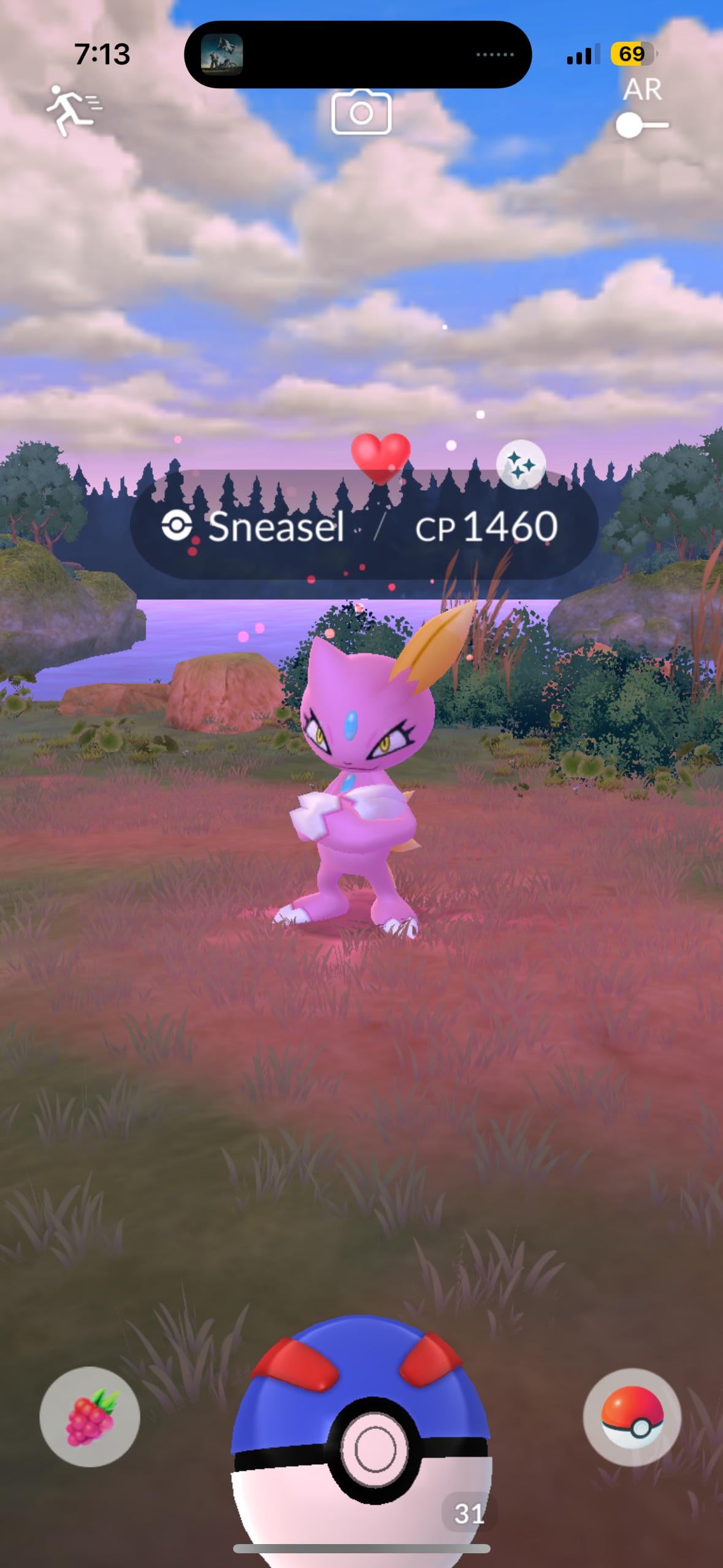Image resolution: width=723 pixels, height=1568 pixels.
Task: Open the berry selection menu
Action: point(90,1418)
